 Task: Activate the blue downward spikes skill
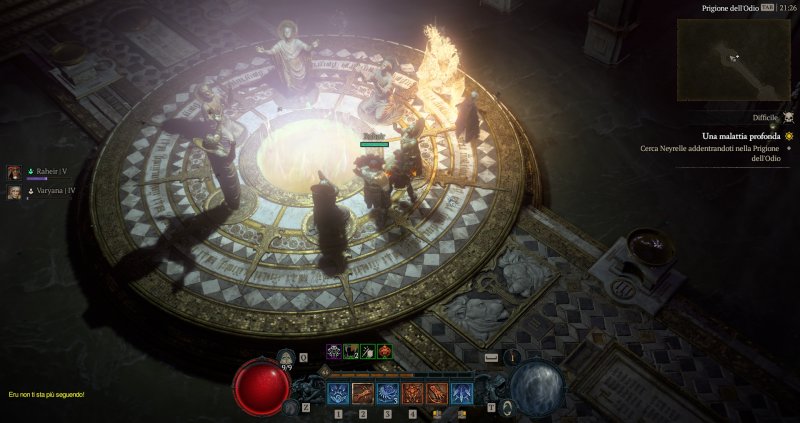coord(461,393)
